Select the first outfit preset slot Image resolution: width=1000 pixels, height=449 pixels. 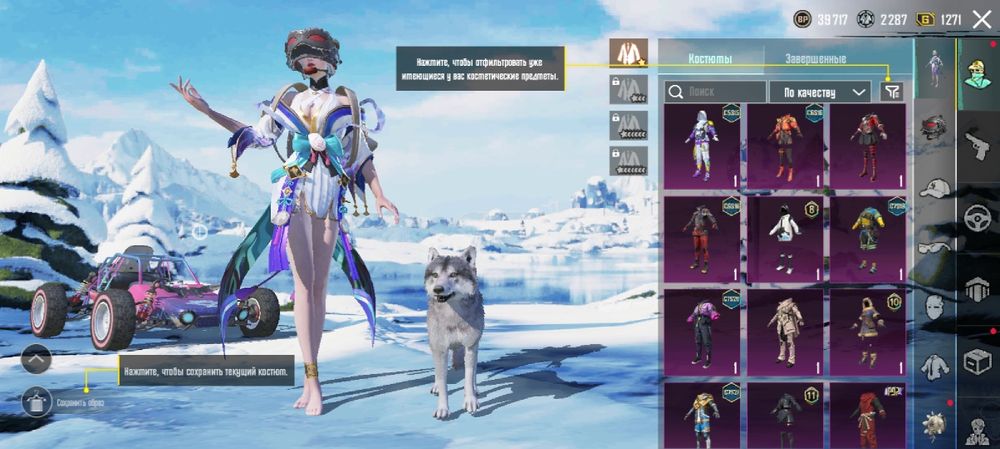(x=629, y=53)
